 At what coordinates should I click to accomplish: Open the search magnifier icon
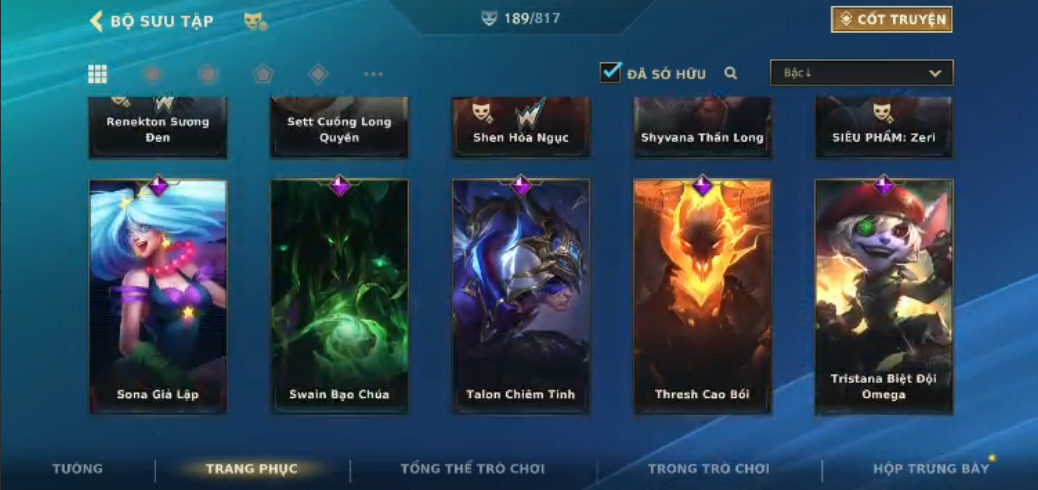coord(731,73)
